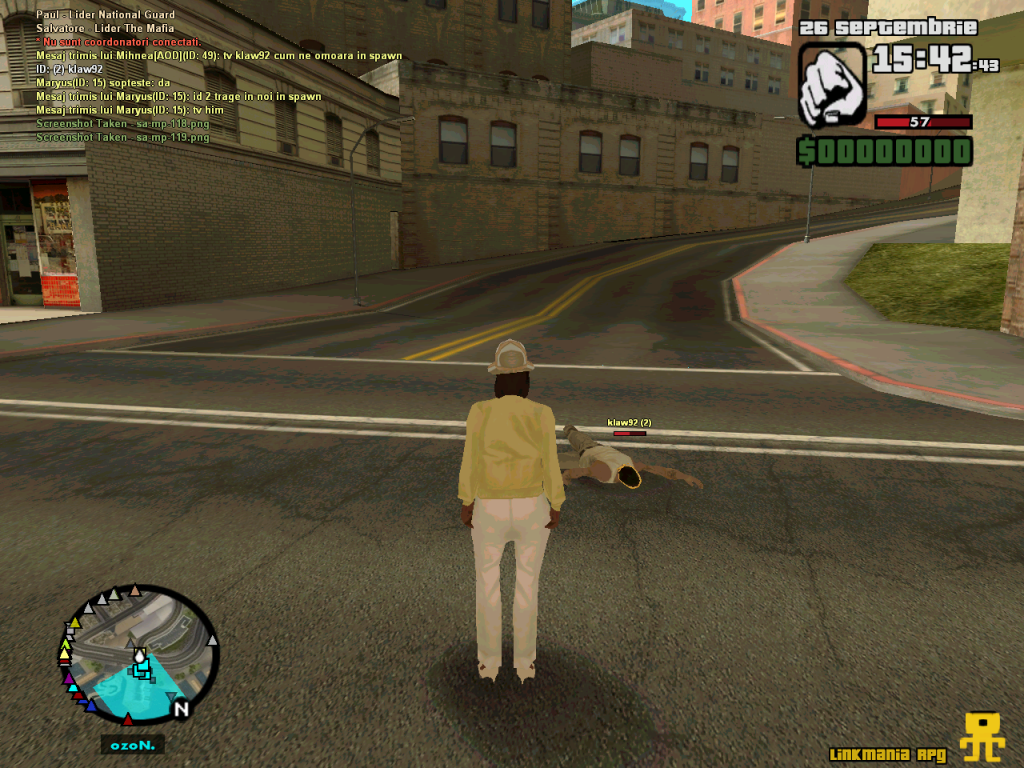This screenshot has width=1024, height=768.
Task: Select the purple triangle blip on the radar
Action: point(70,678)
